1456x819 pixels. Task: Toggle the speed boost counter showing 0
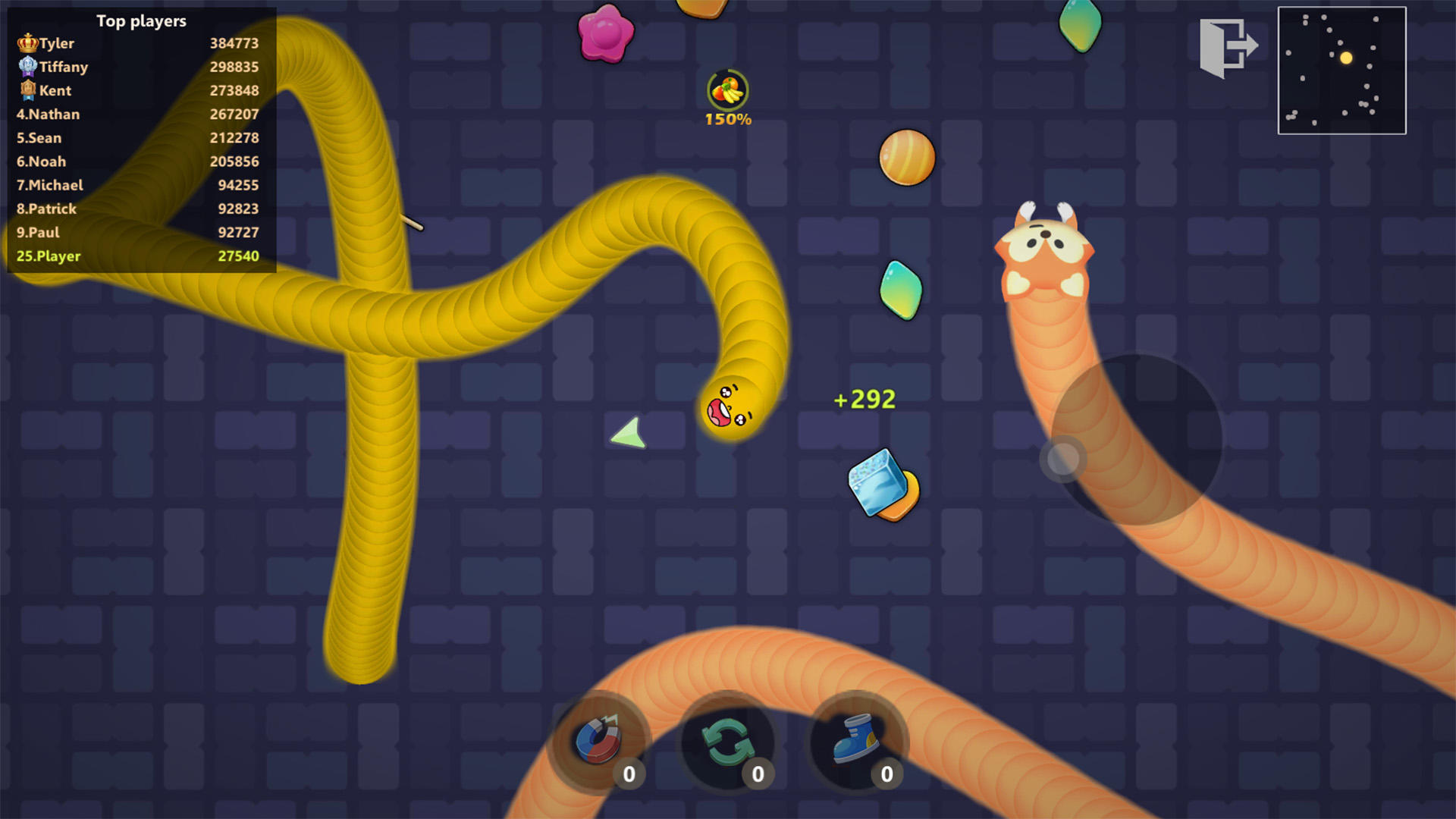(886, 775)
